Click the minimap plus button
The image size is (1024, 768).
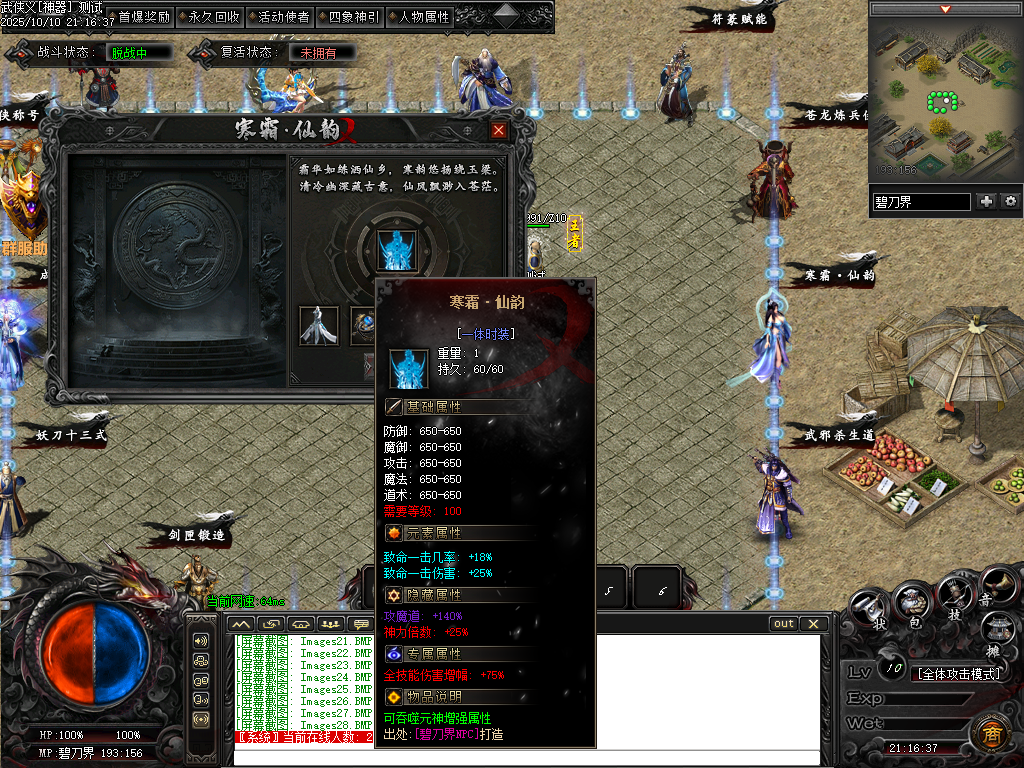pyautogui.click(x=987, y=201)
